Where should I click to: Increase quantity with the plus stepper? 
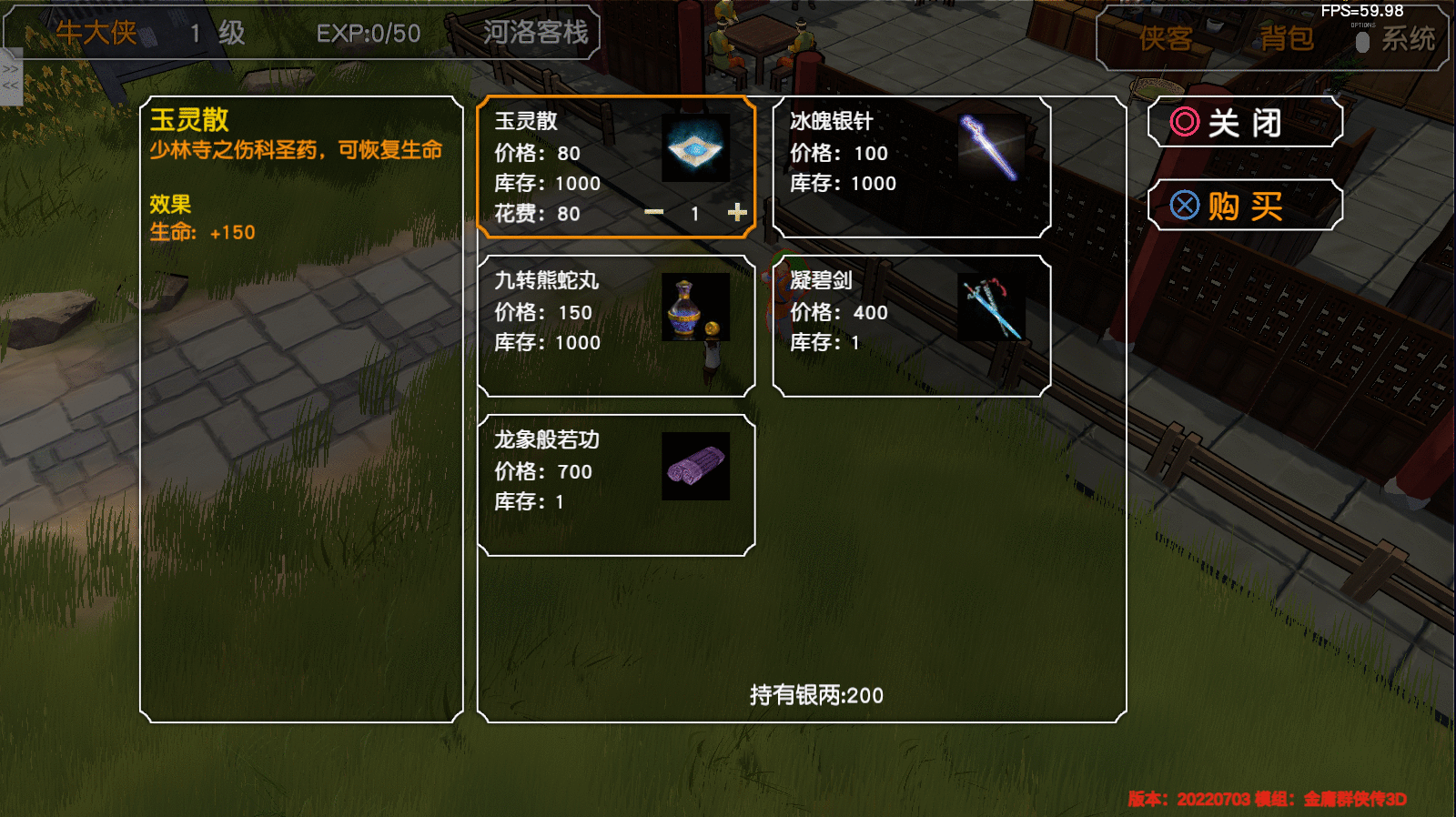click(x=737, y=213)
